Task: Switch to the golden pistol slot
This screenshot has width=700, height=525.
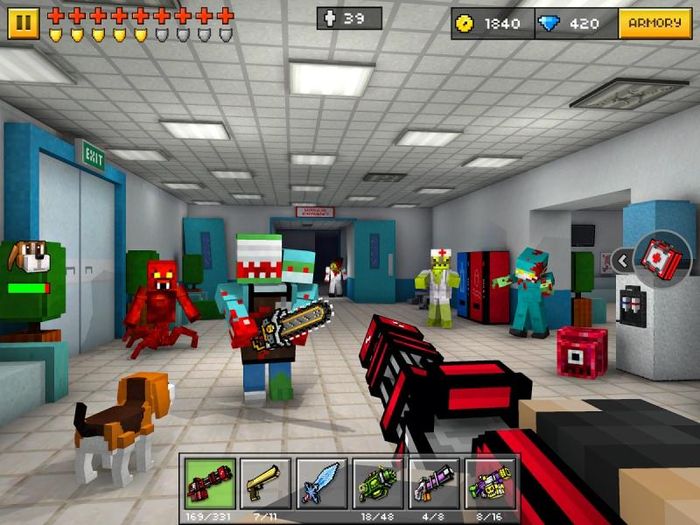Action: coord(266,485)
